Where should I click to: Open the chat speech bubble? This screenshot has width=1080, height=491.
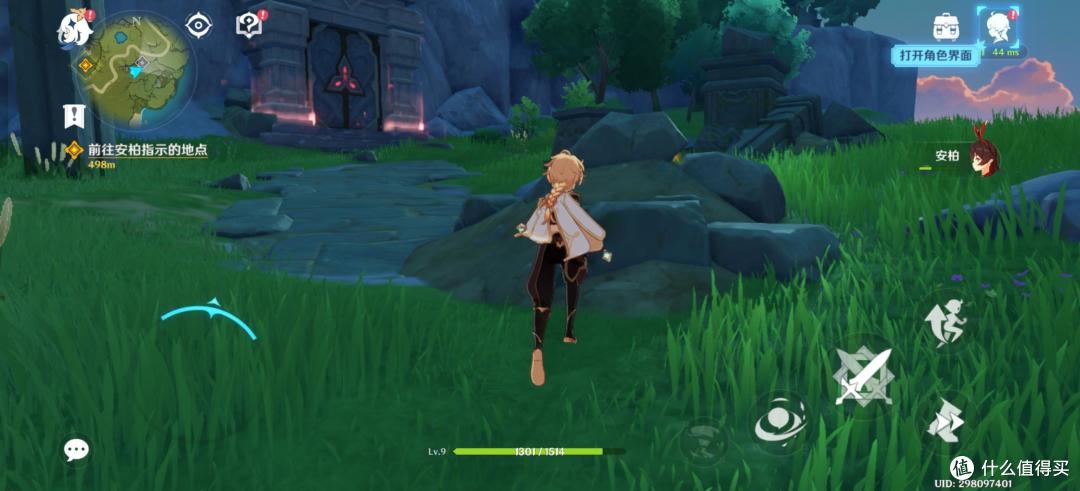[77, 450]
